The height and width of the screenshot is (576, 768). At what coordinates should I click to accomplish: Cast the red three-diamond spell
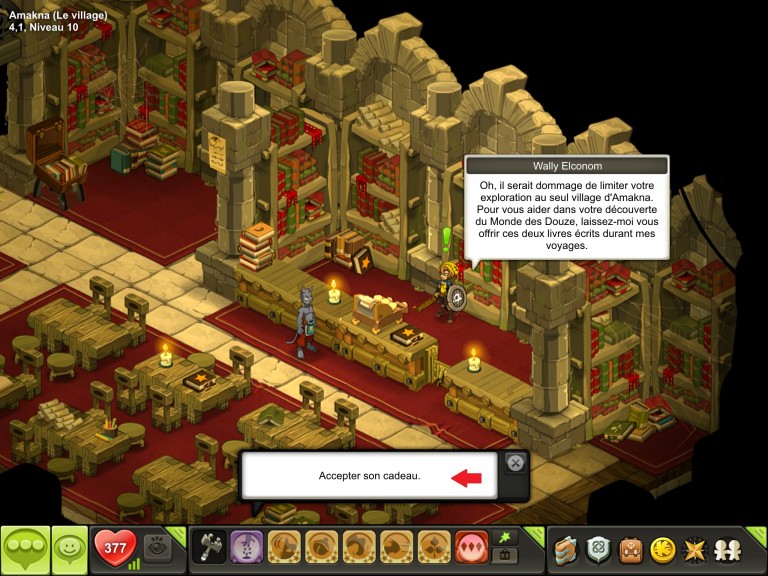point(470,549)
